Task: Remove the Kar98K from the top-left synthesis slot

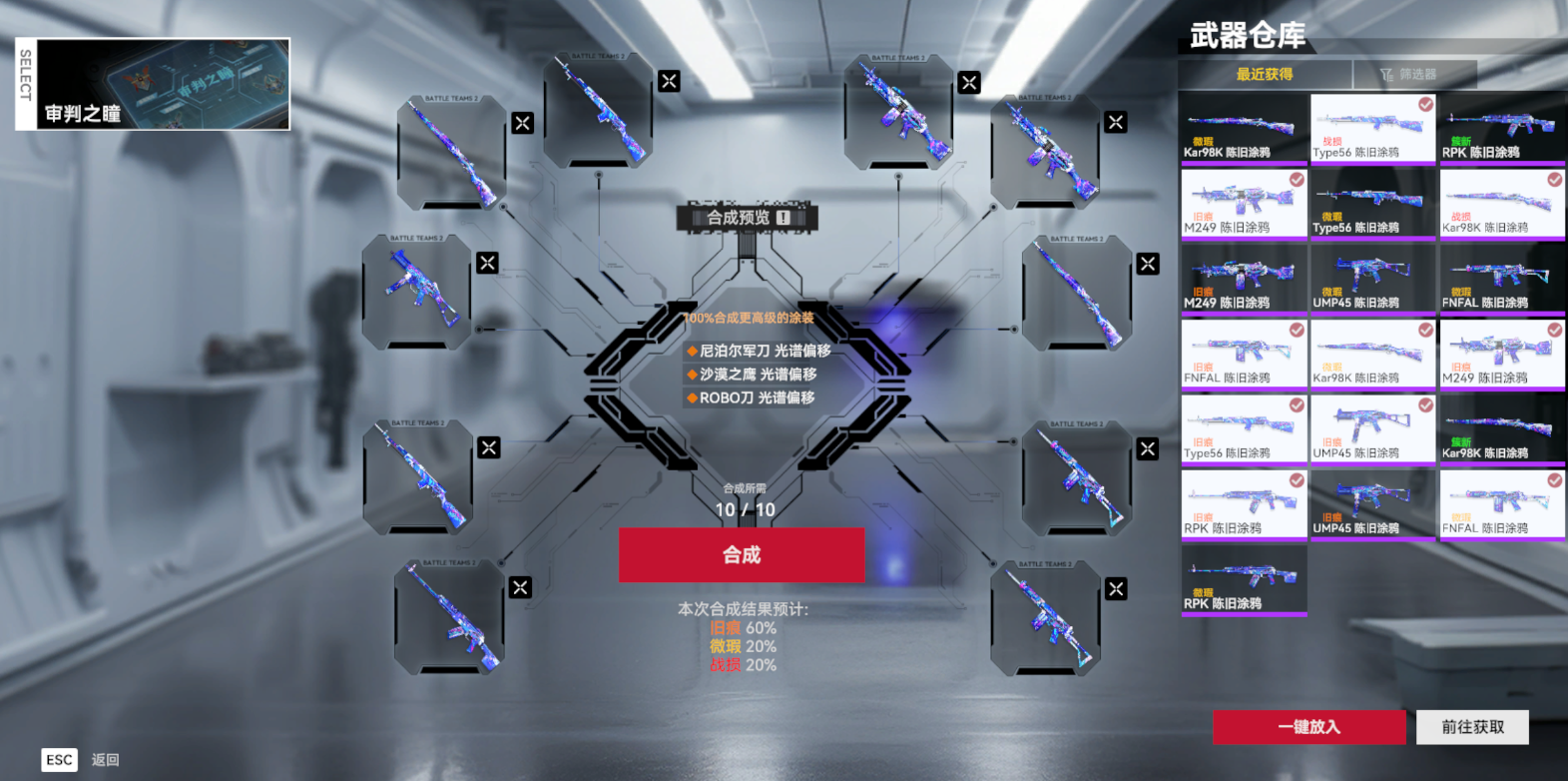Action: pos(522,122)
